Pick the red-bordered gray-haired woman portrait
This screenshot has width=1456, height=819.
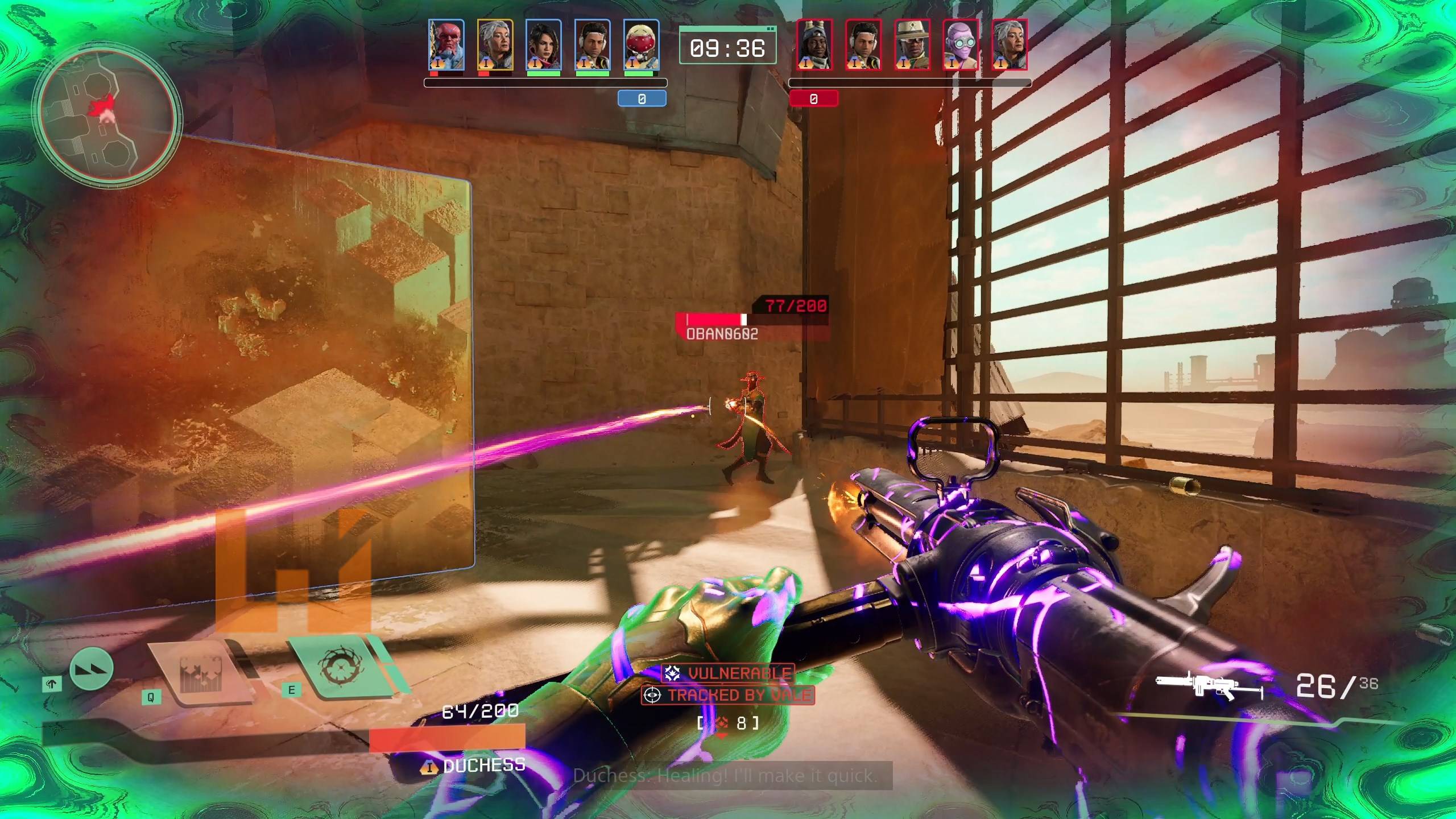pyautogui.click(x=1010, y=44)
